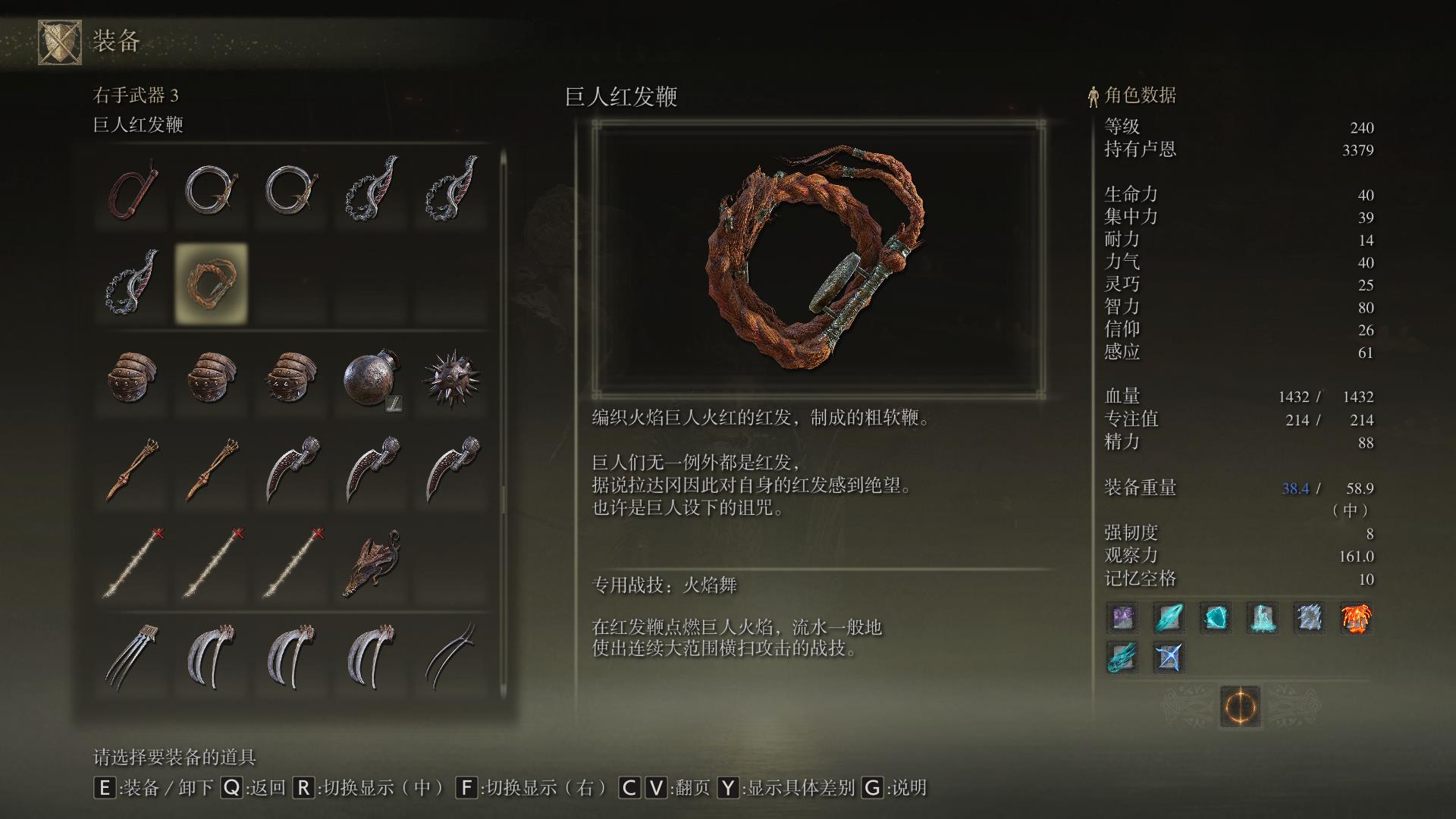Select the highlighted Giant's Red Braid whip

click(212, 284)
